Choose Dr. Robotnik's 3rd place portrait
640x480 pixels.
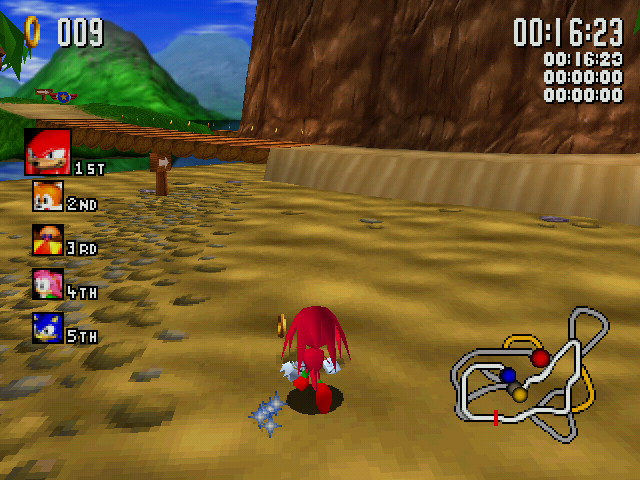coord(47,240)
